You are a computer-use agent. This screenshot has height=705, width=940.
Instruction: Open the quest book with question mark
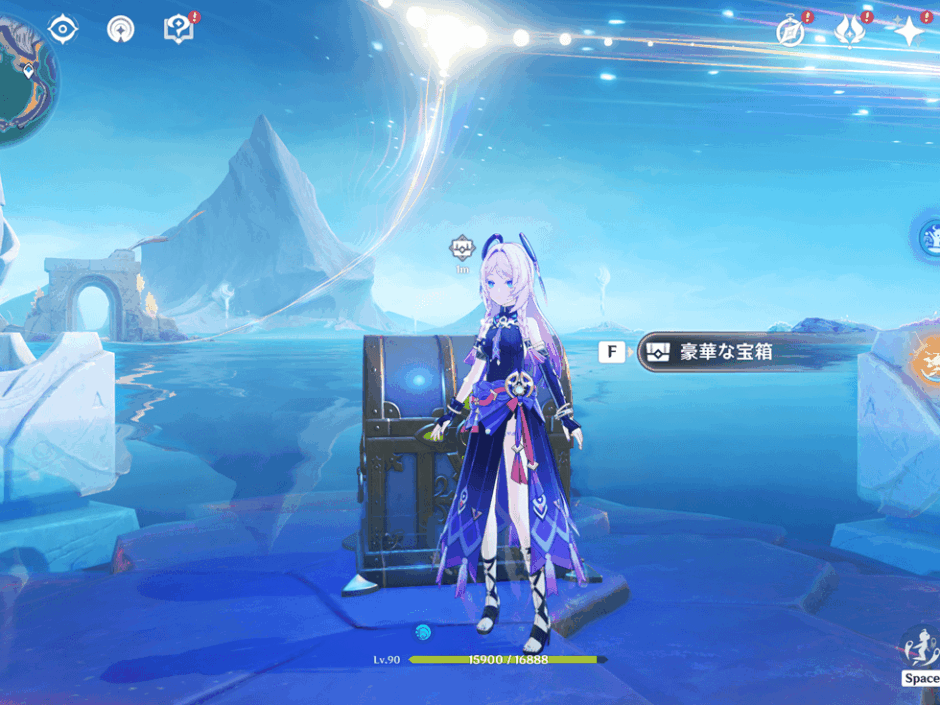(178, 29)
